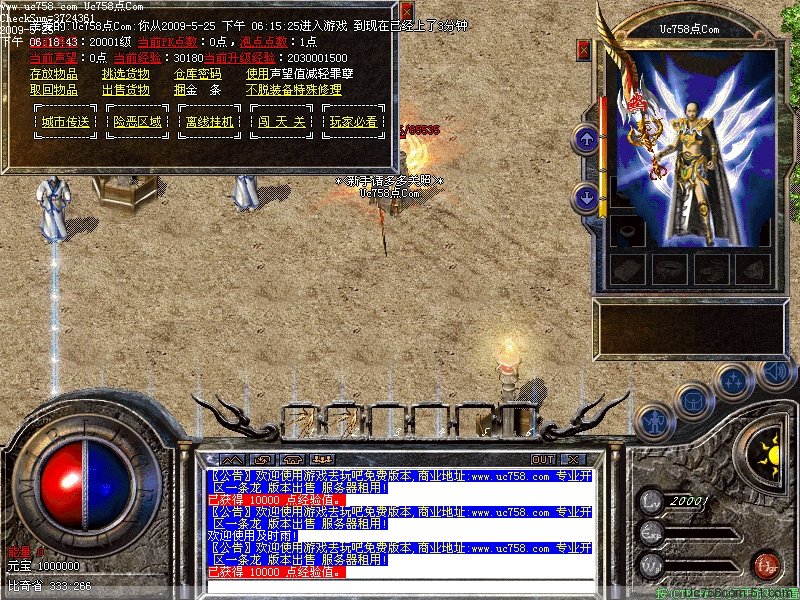Image resolution: width=800 pixels, height=600 pixels.
Task: Open the 玩家必看 player guide
Action: [x=353, y=122]
